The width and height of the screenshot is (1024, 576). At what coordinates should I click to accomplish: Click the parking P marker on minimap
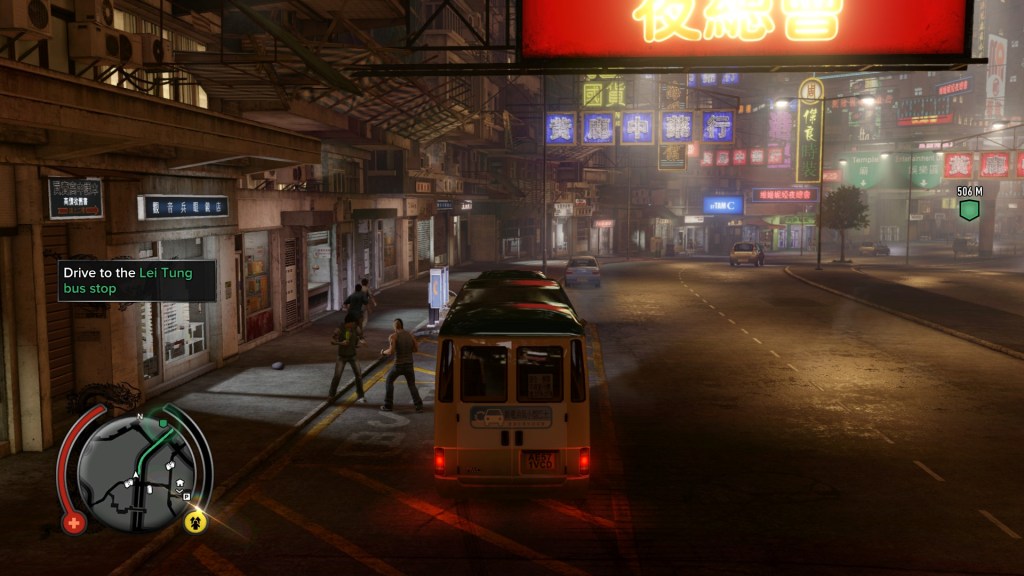pyautogui.click(x=186, y=497)
